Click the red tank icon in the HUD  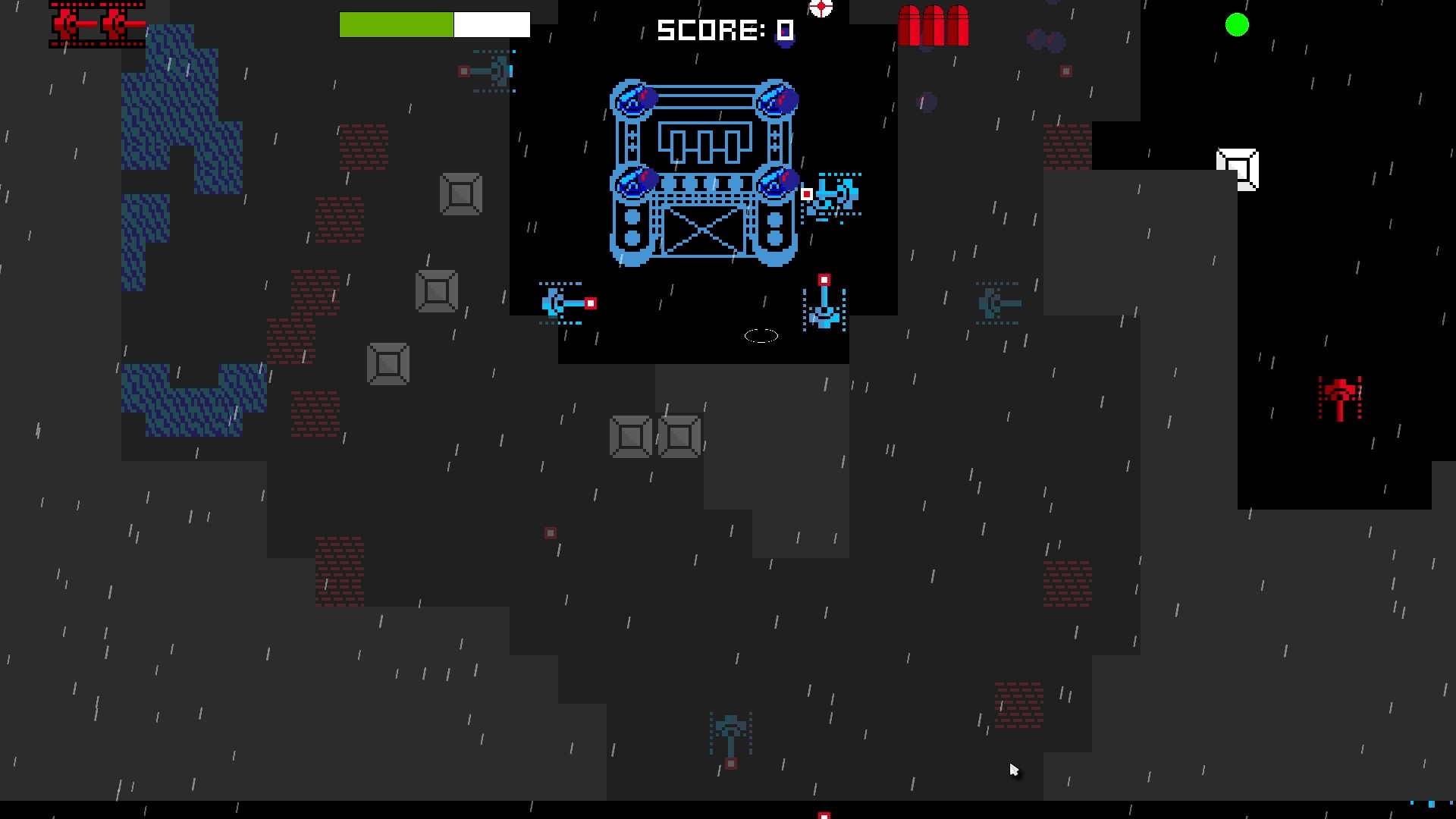pyautogui.click(x=96, y=24)
